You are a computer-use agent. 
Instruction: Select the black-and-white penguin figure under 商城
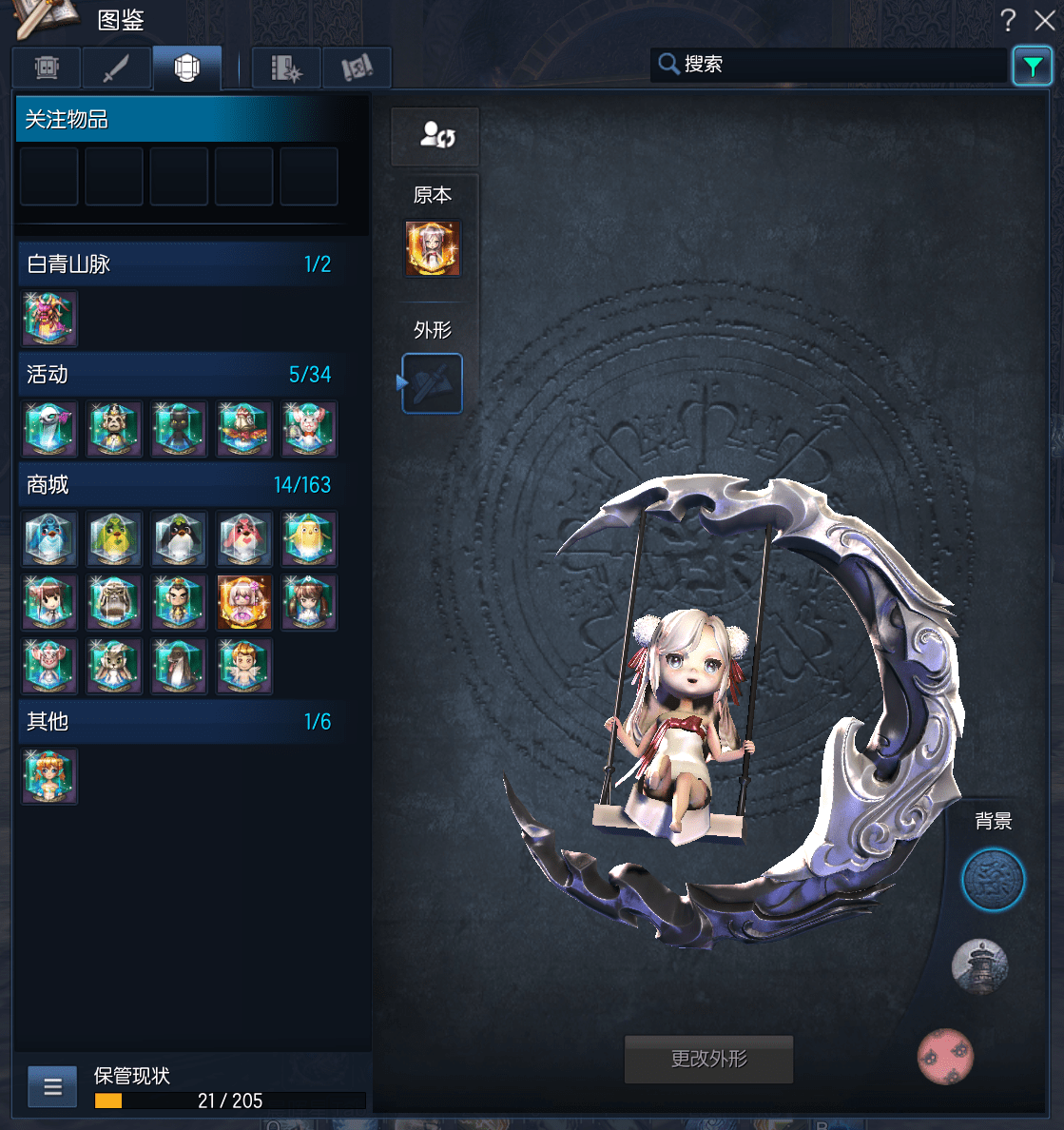[x=179, y=539]
